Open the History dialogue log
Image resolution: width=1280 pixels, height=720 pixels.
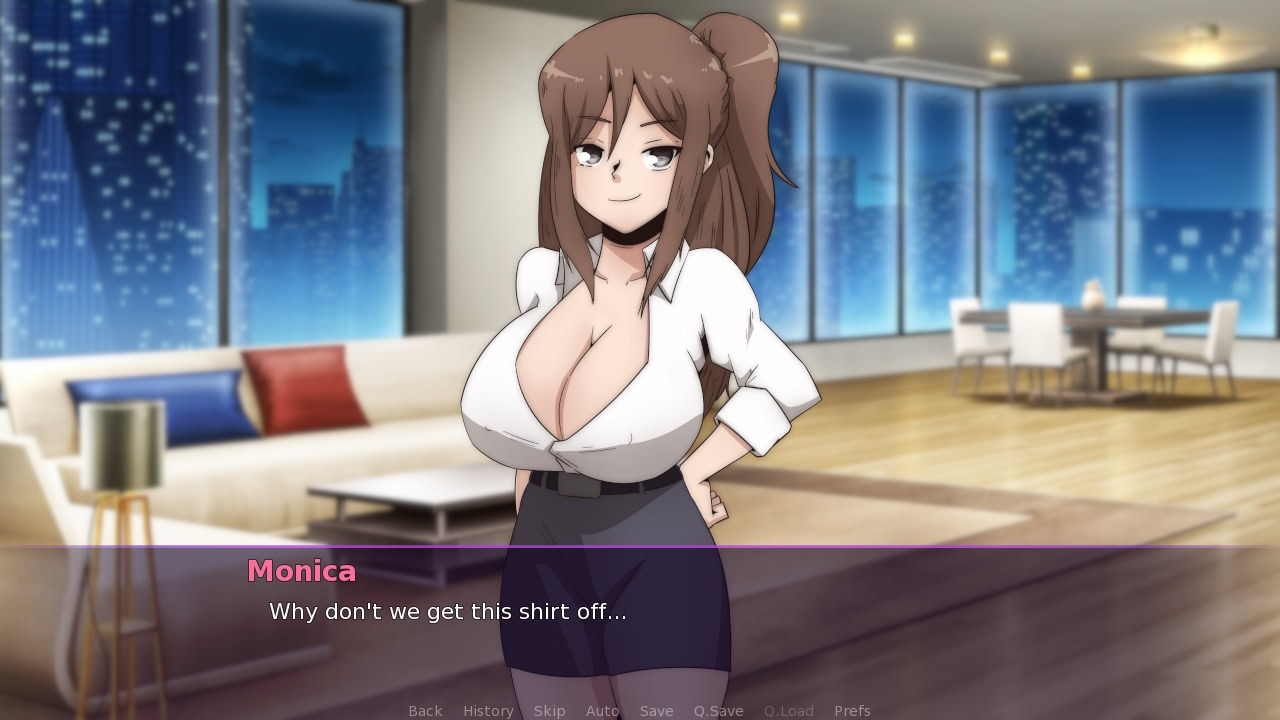487,710
